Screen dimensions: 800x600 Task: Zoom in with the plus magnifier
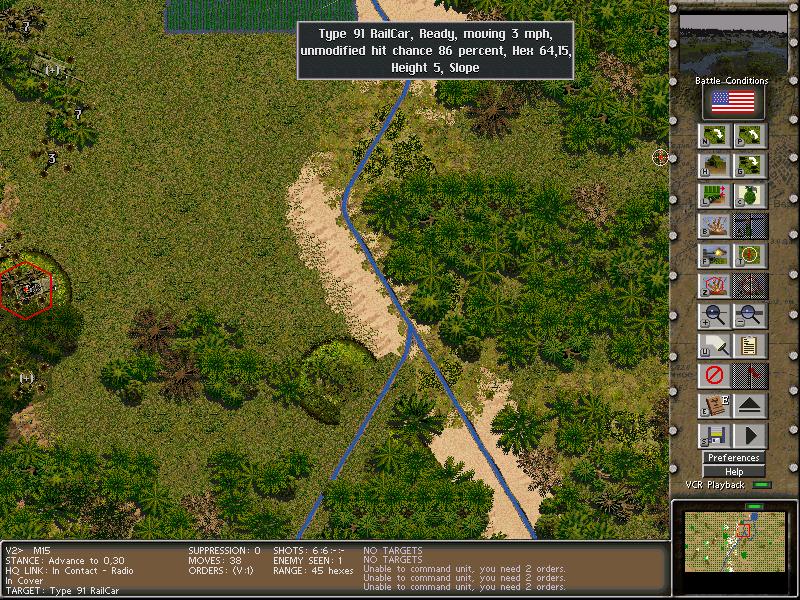[715, 316]
